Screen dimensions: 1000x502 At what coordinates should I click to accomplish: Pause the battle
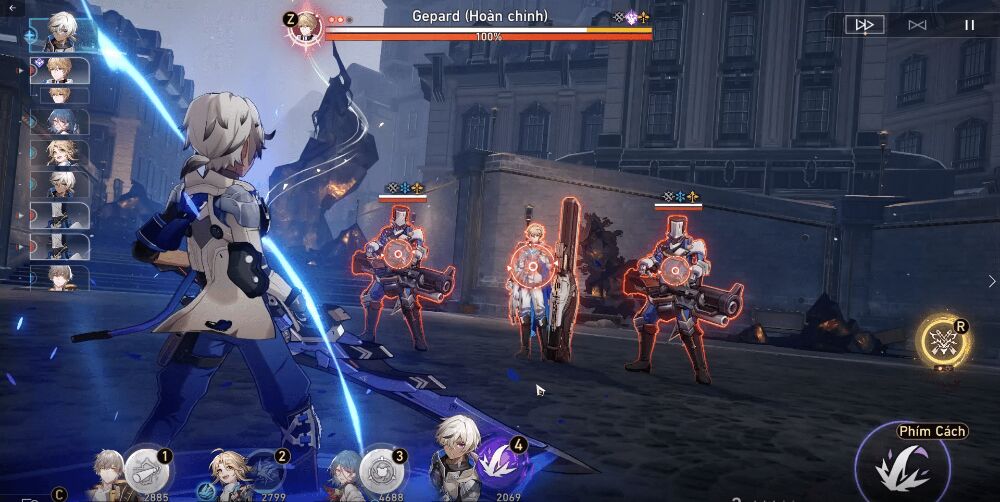point(969,25)
